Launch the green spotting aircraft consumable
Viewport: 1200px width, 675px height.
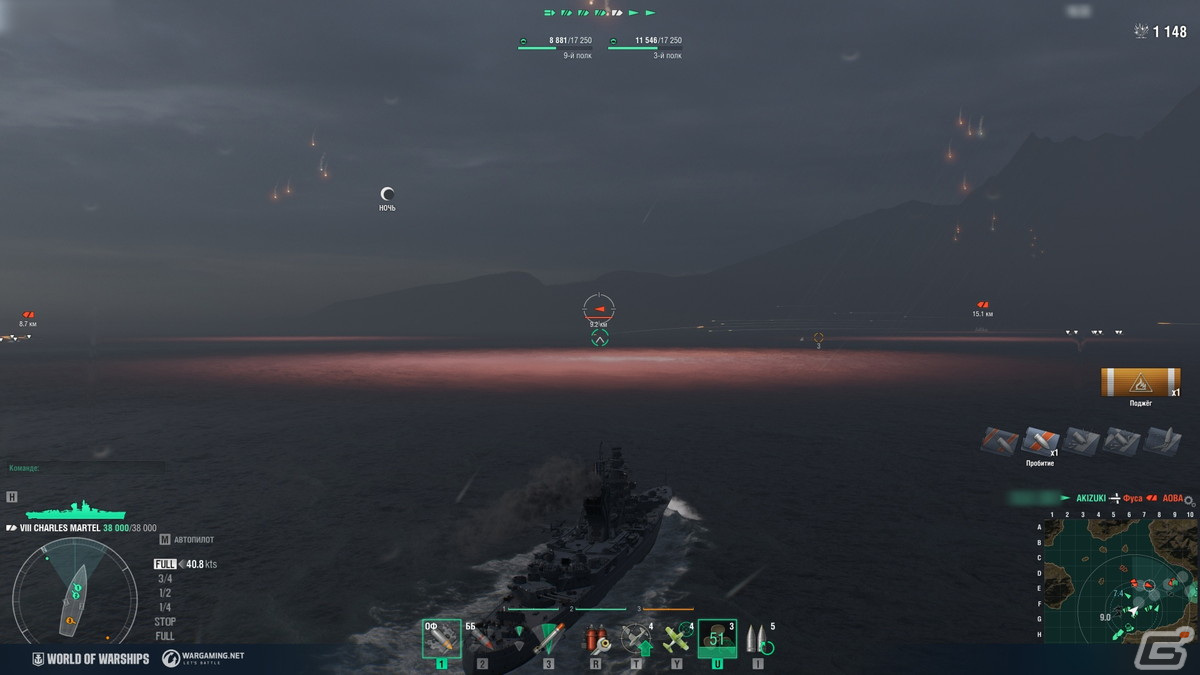677,639
